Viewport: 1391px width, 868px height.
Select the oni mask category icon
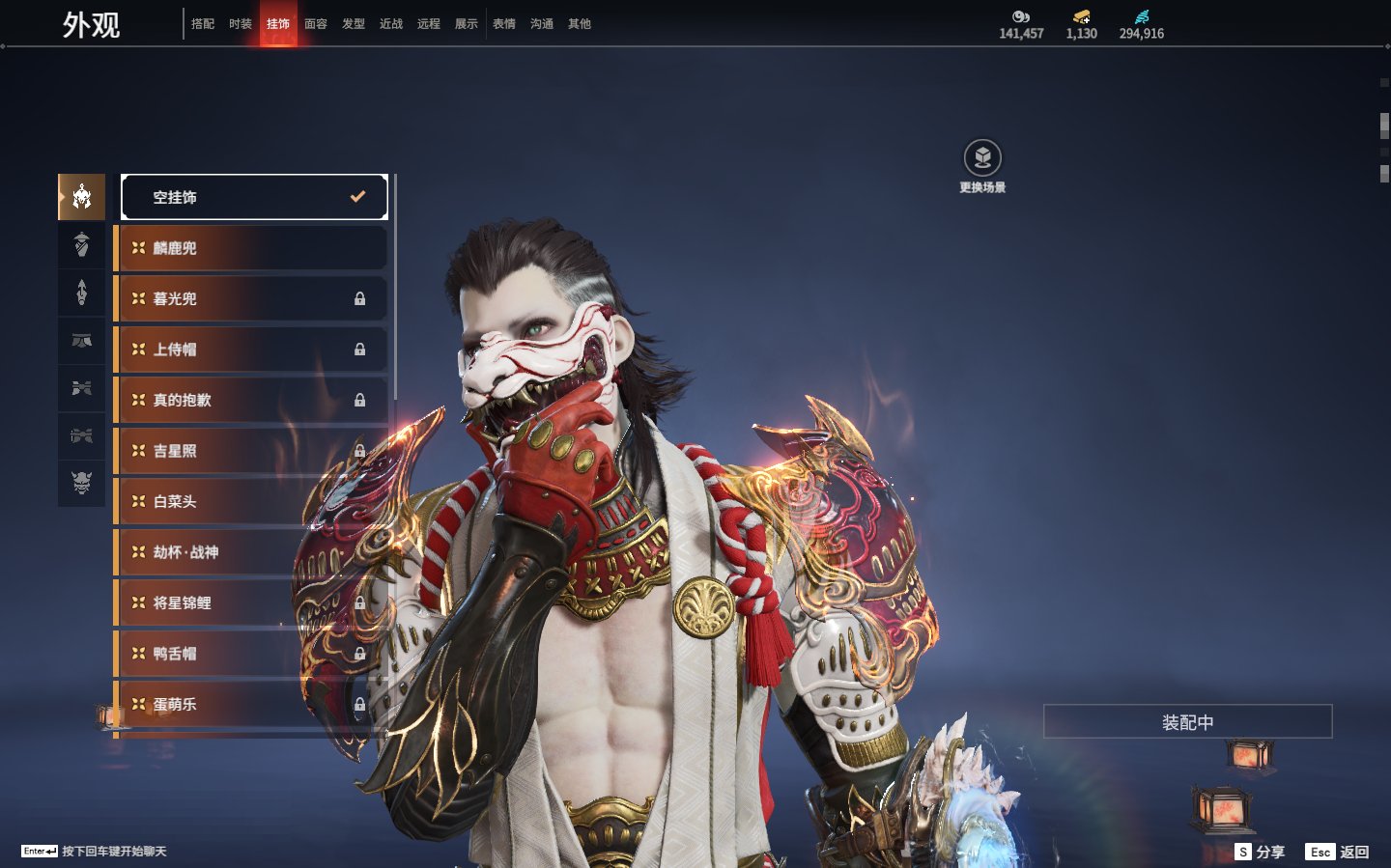[82, 482]
